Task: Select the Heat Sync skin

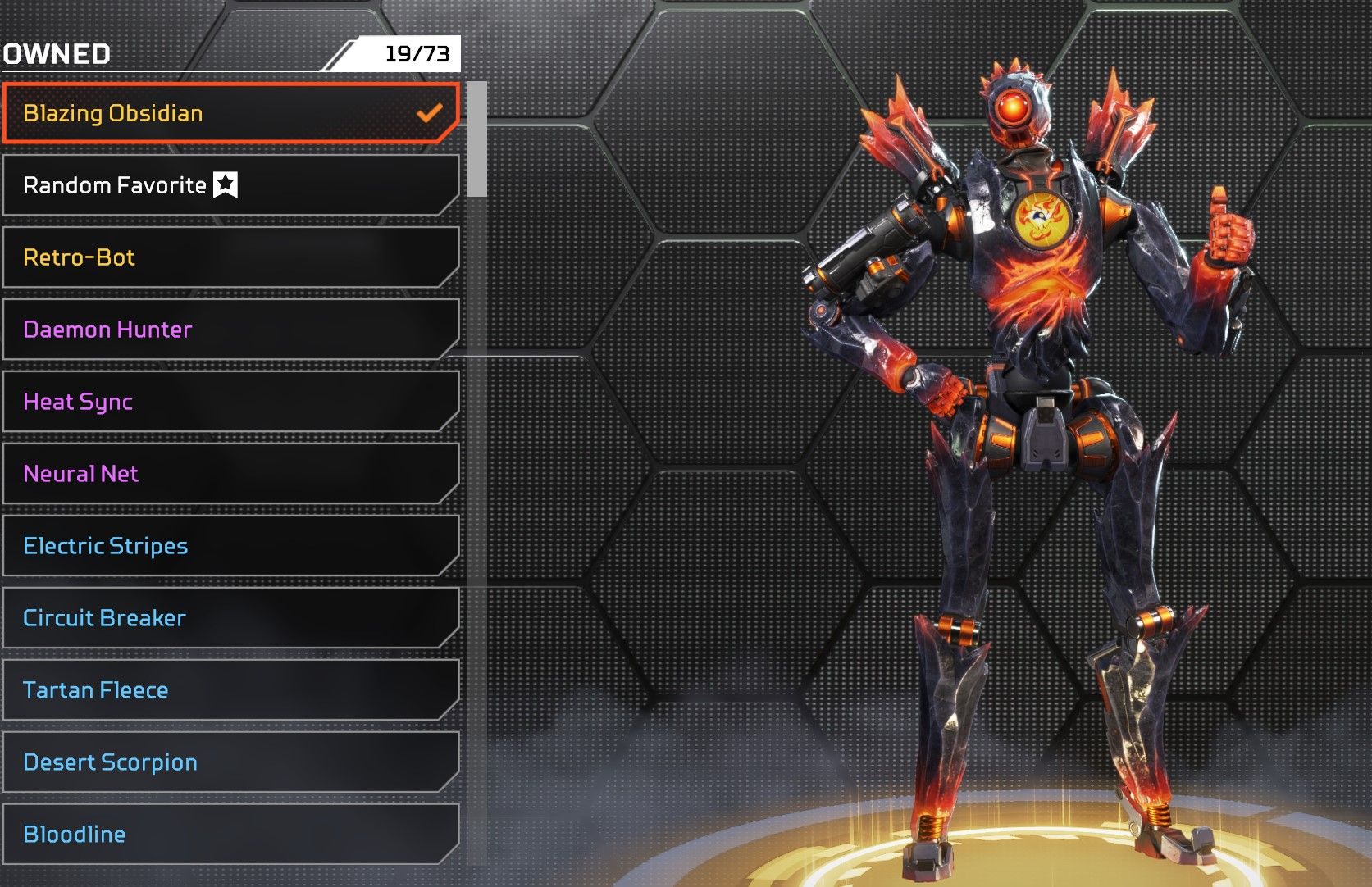Action: [x=230, y=402]
